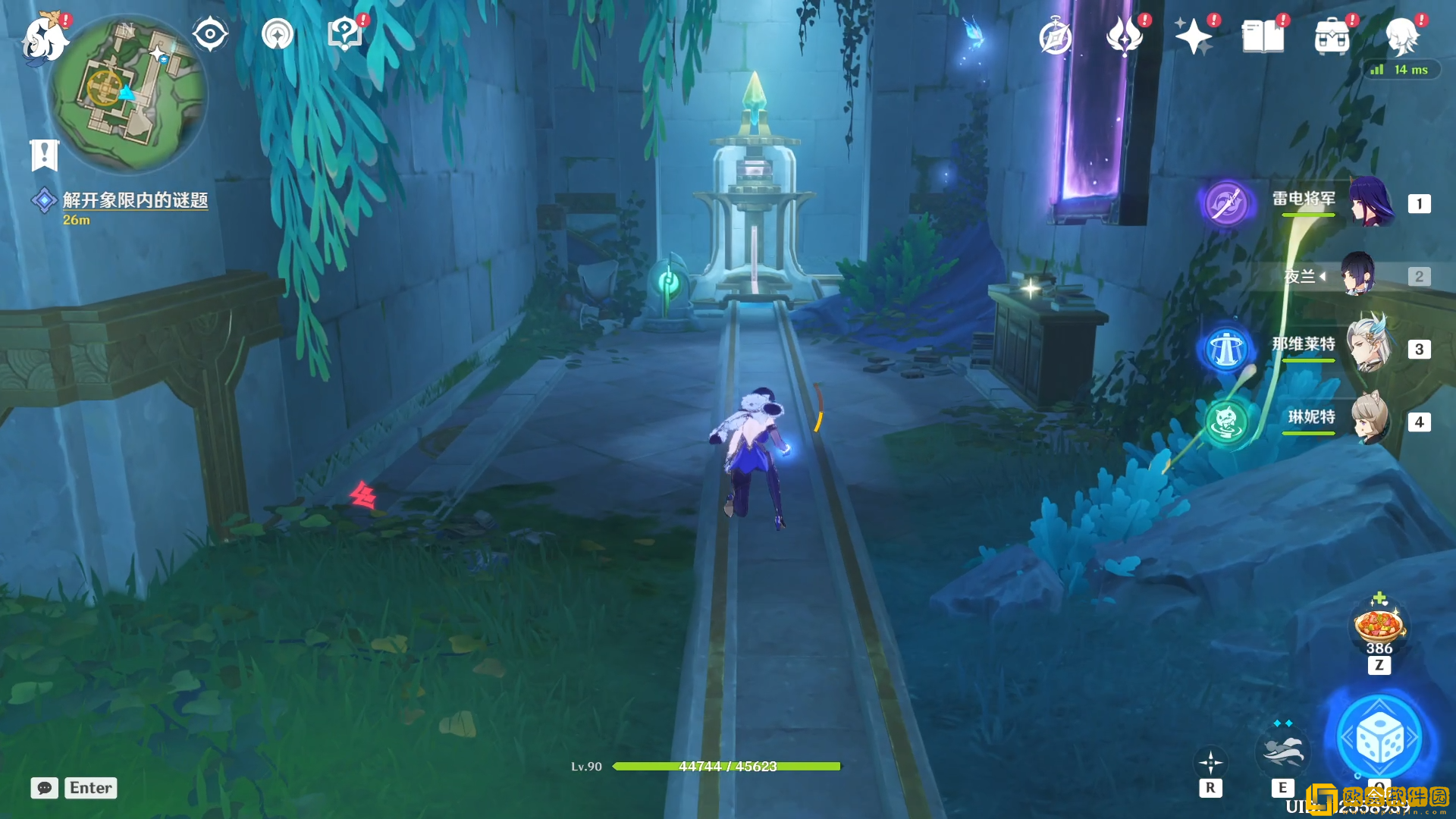Toggle the eye-shaped view icon

pyautogui.click(x=209, y=34)
